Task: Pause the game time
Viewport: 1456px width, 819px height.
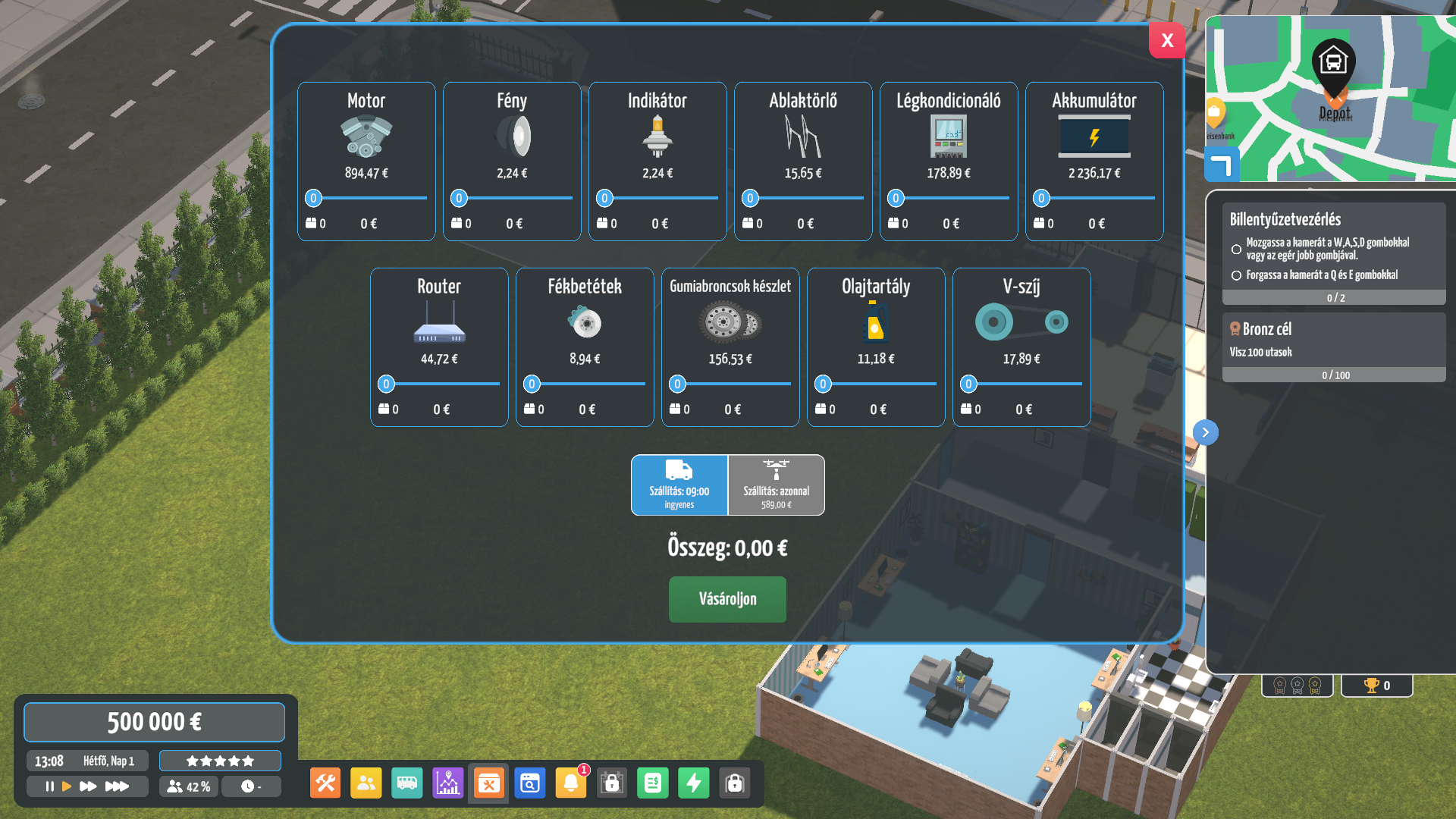Action: (x=49, y=786)
